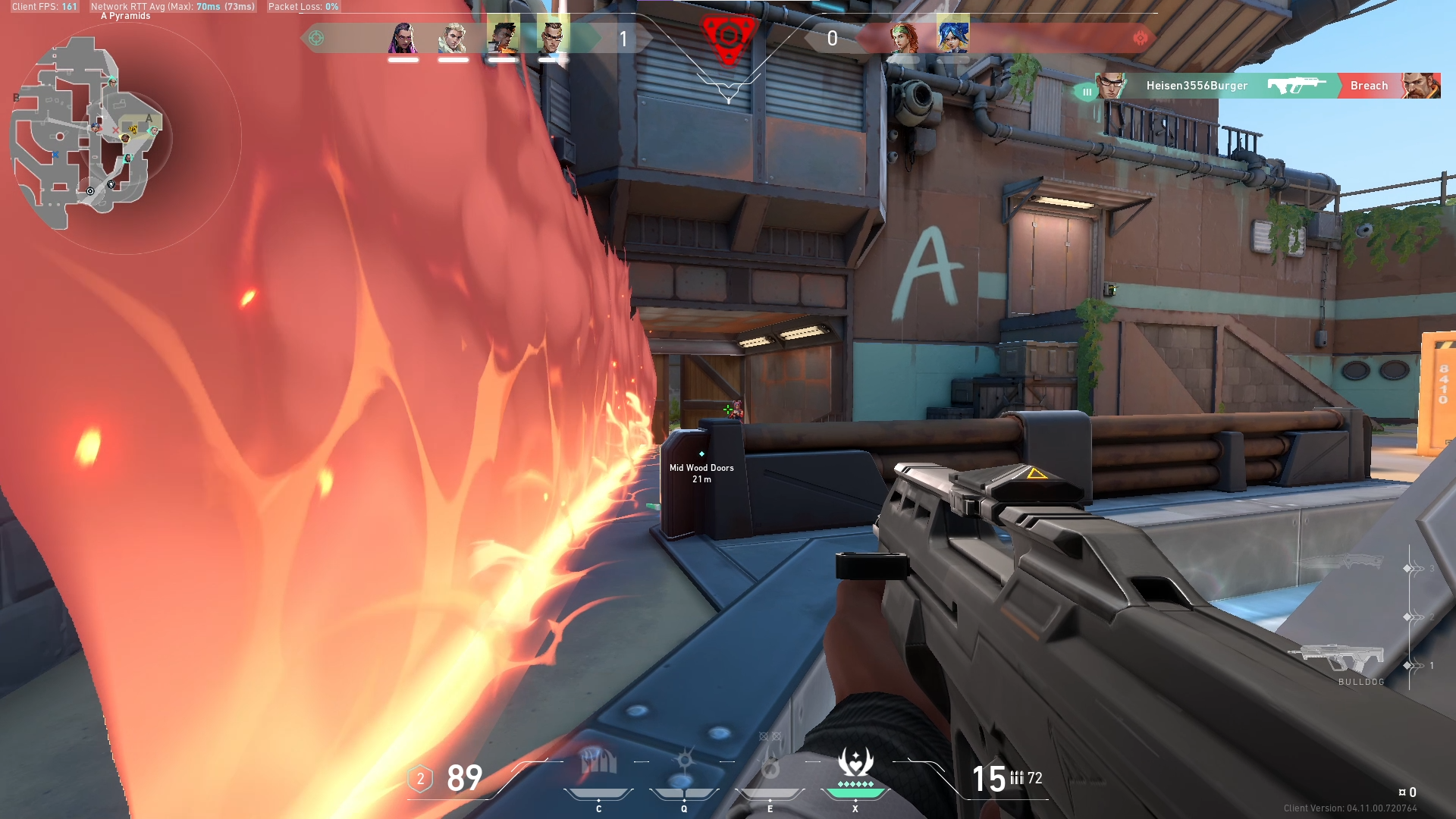The width and height of the screenshot is (1456, 819).
Task: Select Sova's portrait in the team bar
Action: 453,37
